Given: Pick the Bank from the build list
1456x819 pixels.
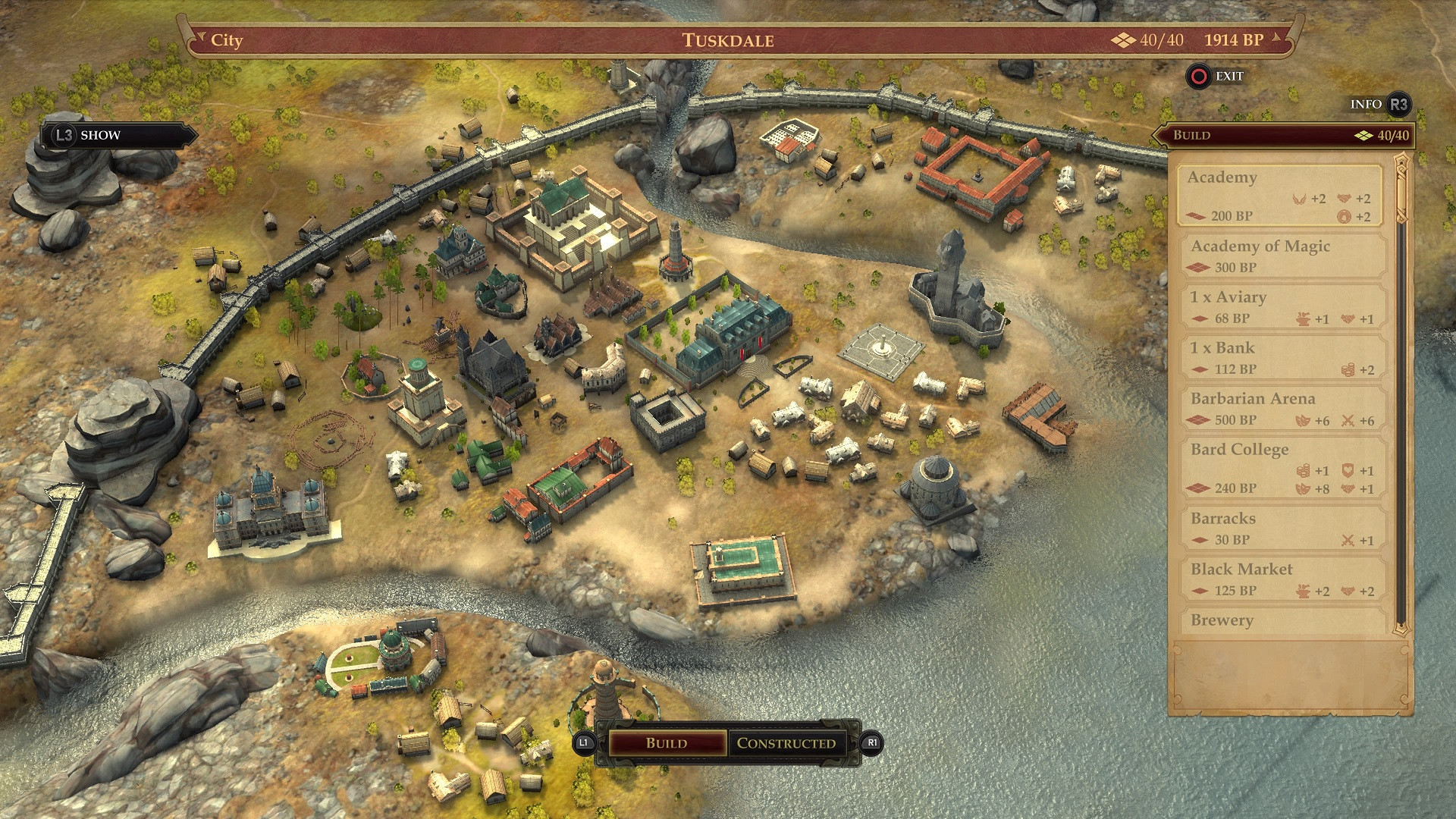Looking at the screenshot, I should click(x=1283, y=358).
